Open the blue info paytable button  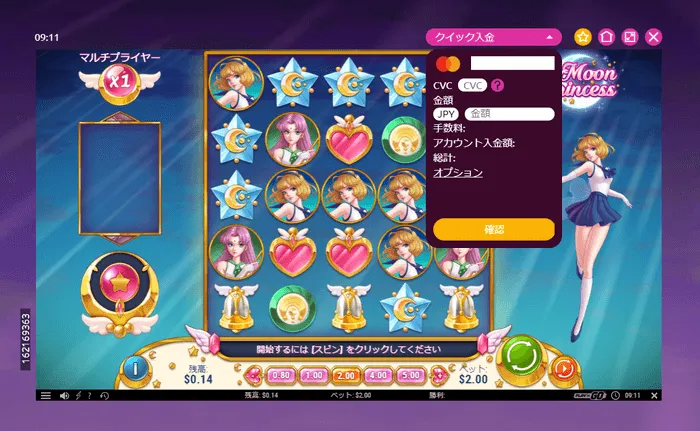(135, 367)
